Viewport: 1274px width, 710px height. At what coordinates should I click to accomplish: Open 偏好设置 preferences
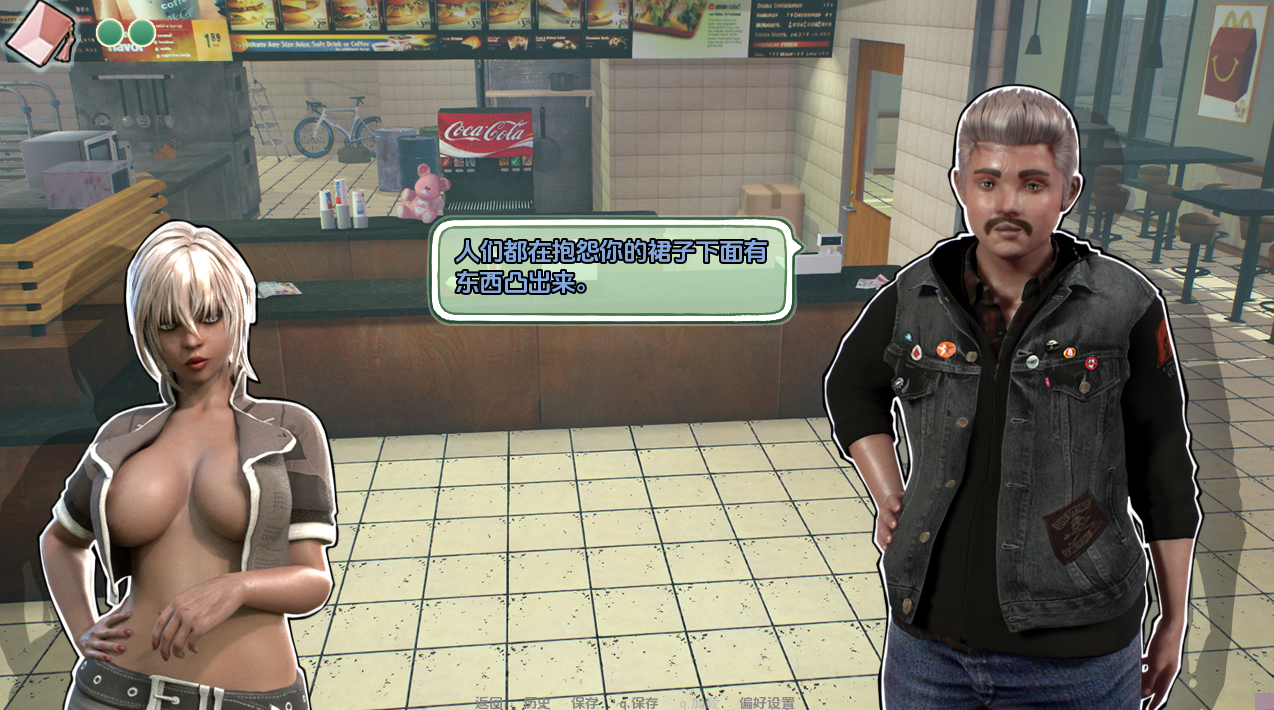coord(767,703)
